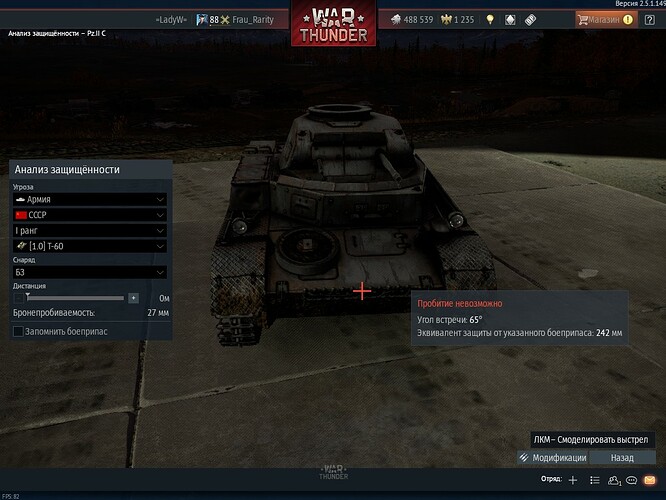666x500 pixels.
Task: Open the Модификации panel
Action: point(553,457)
